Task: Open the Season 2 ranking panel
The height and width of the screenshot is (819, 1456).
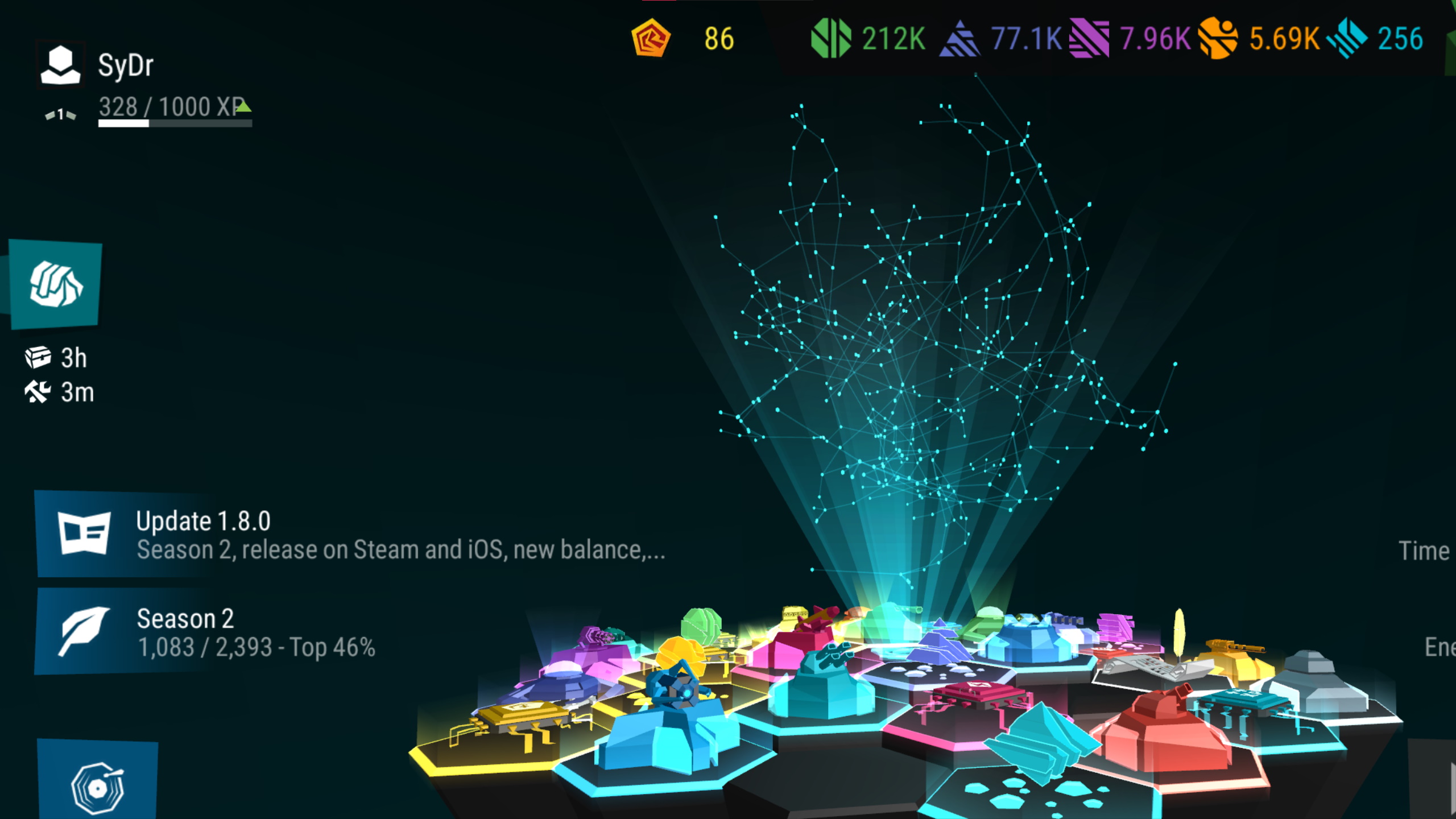Action: [227, 632]
